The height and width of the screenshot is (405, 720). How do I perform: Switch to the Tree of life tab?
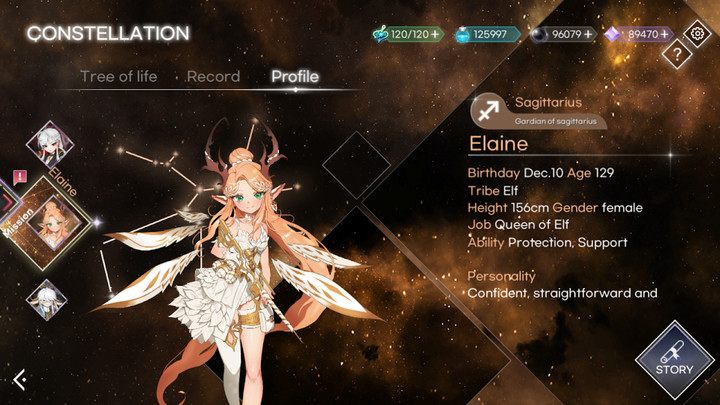pos(118,77)
